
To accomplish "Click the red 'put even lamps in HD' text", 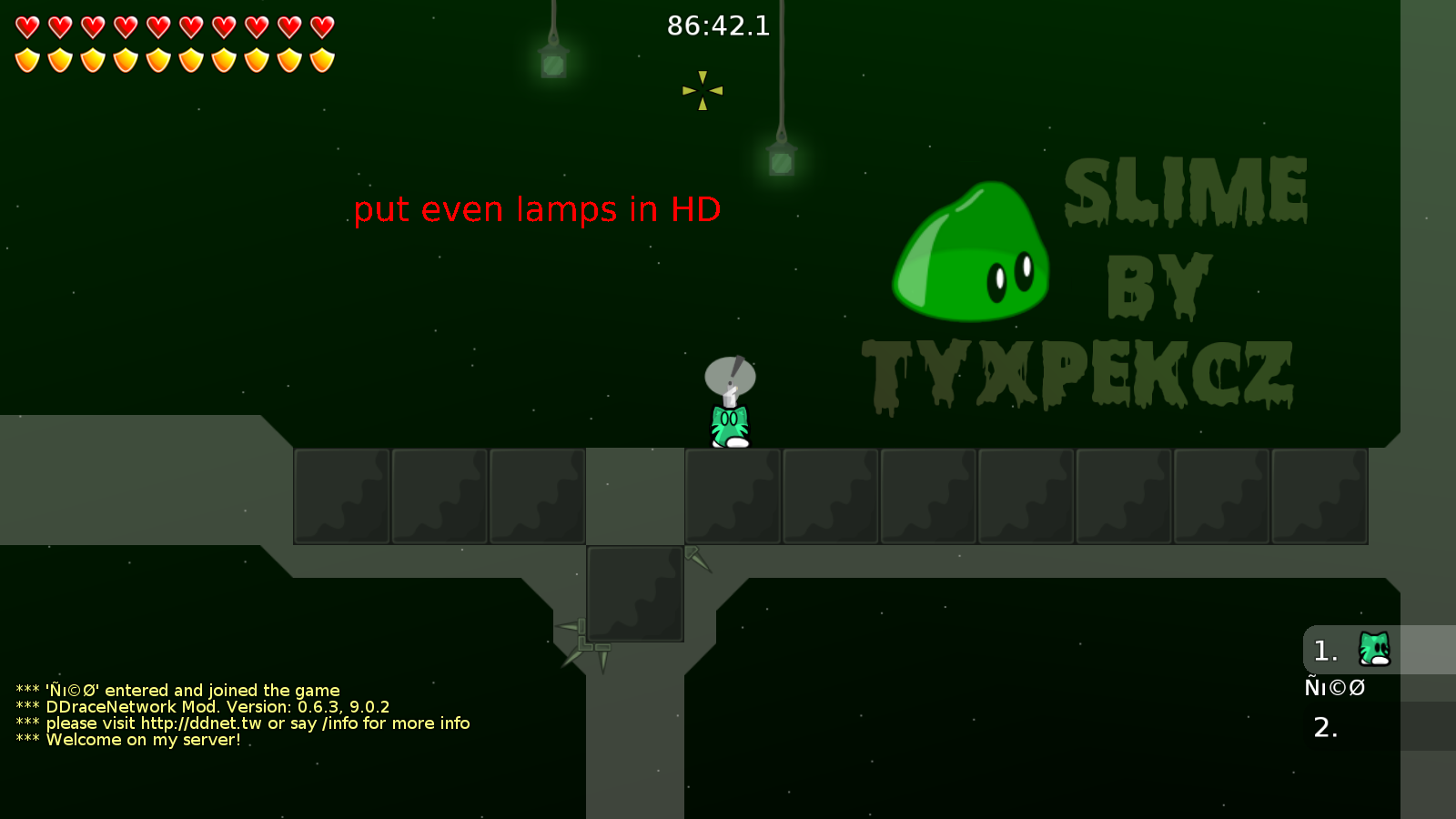I will coord(537,209).
